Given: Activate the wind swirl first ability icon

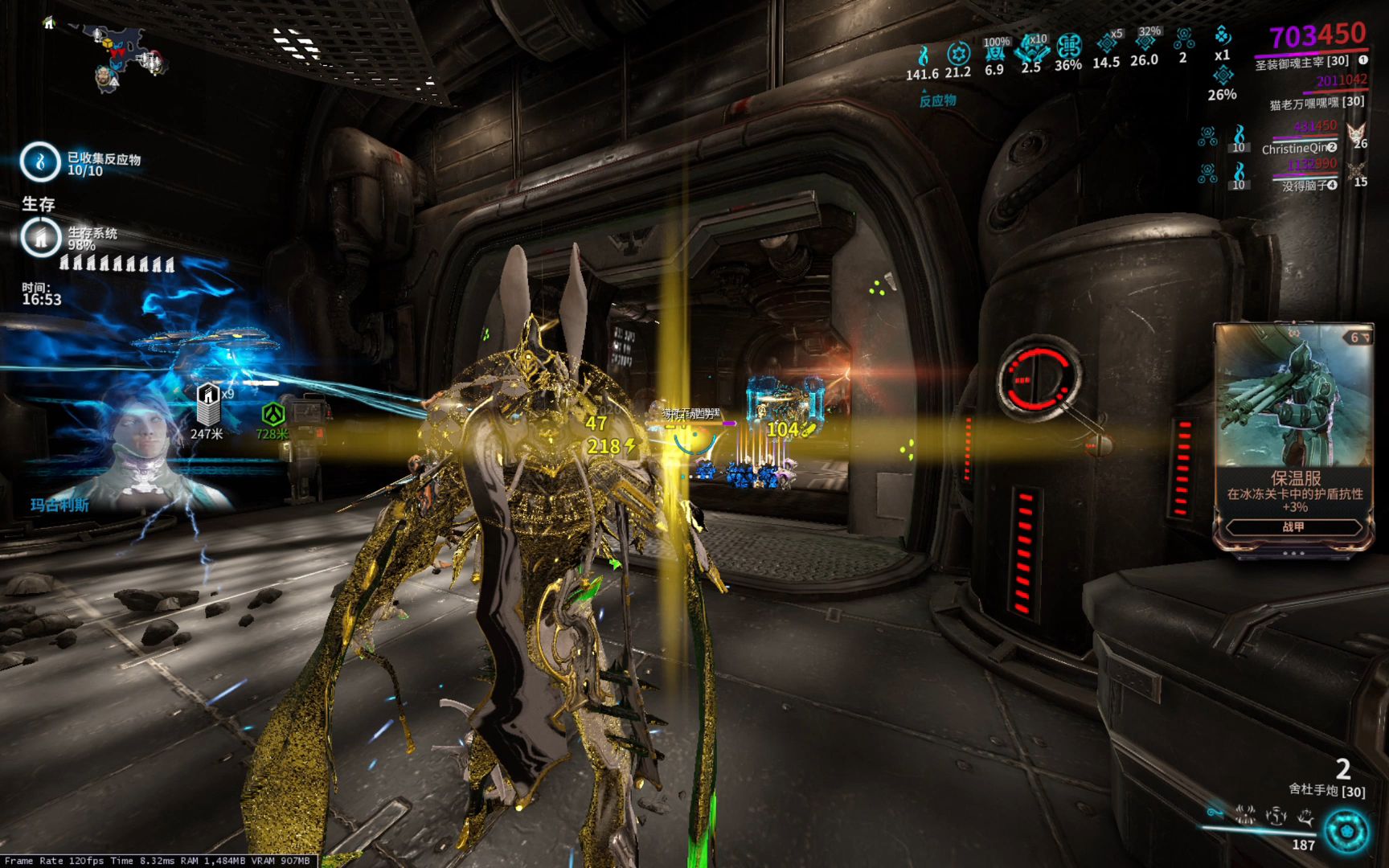Looking at the screenshot, I should [1215, 813].
